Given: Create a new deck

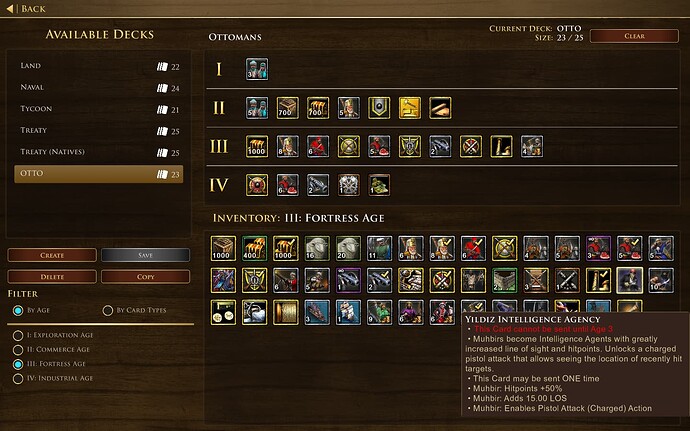Looking at the screenshot, I should (x=51, y=255).
